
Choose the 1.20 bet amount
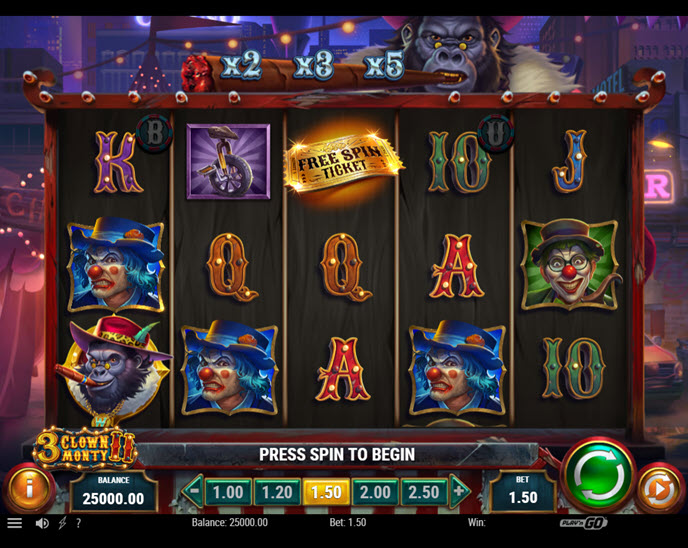coord(277,492)
